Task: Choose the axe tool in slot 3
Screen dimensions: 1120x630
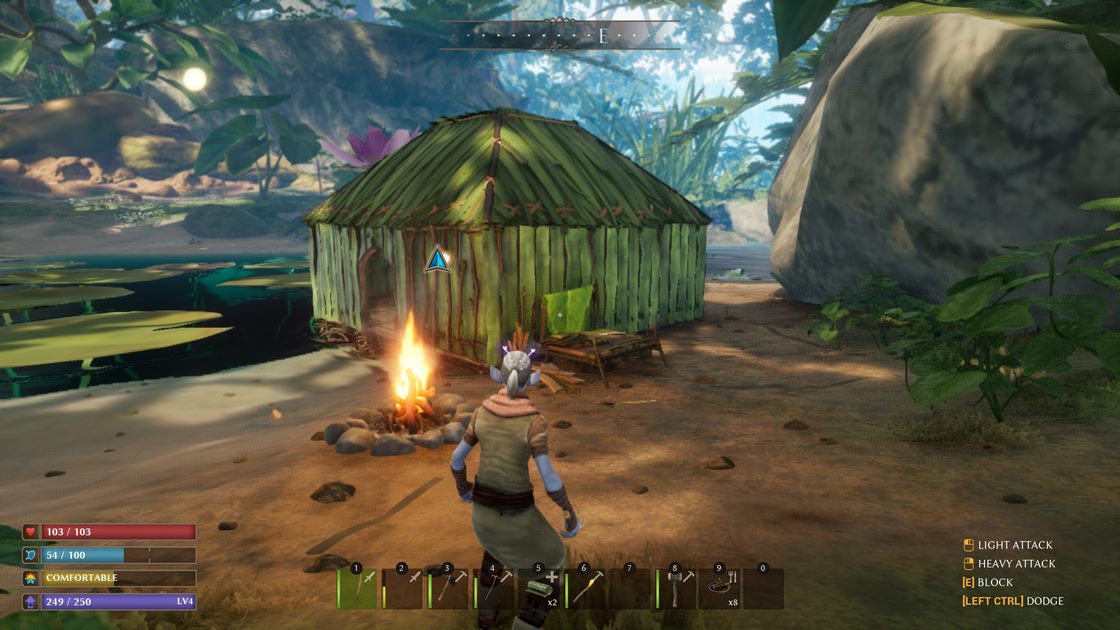Action: pos(449,588)
